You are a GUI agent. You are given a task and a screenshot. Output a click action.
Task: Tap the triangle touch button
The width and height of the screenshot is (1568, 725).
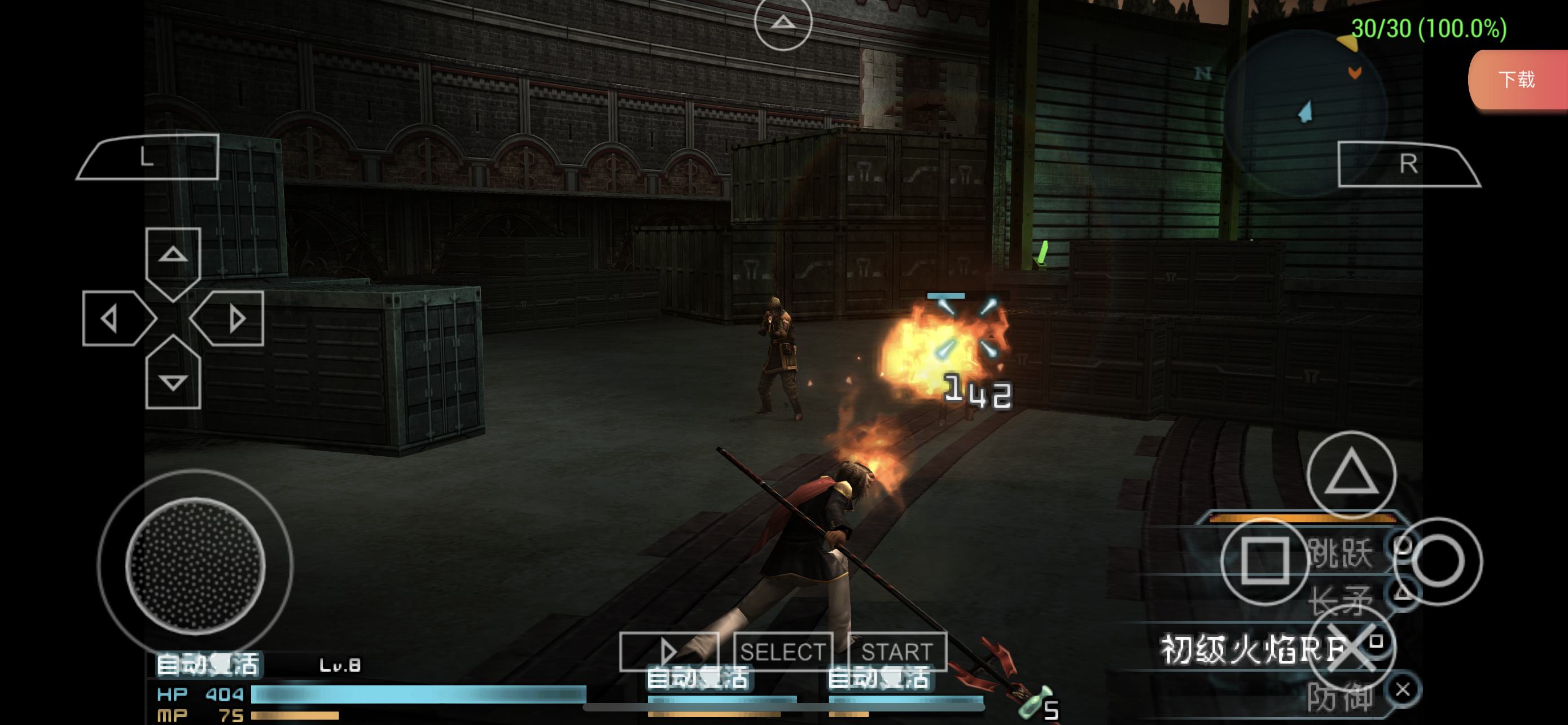click(x=1351, y=473)
